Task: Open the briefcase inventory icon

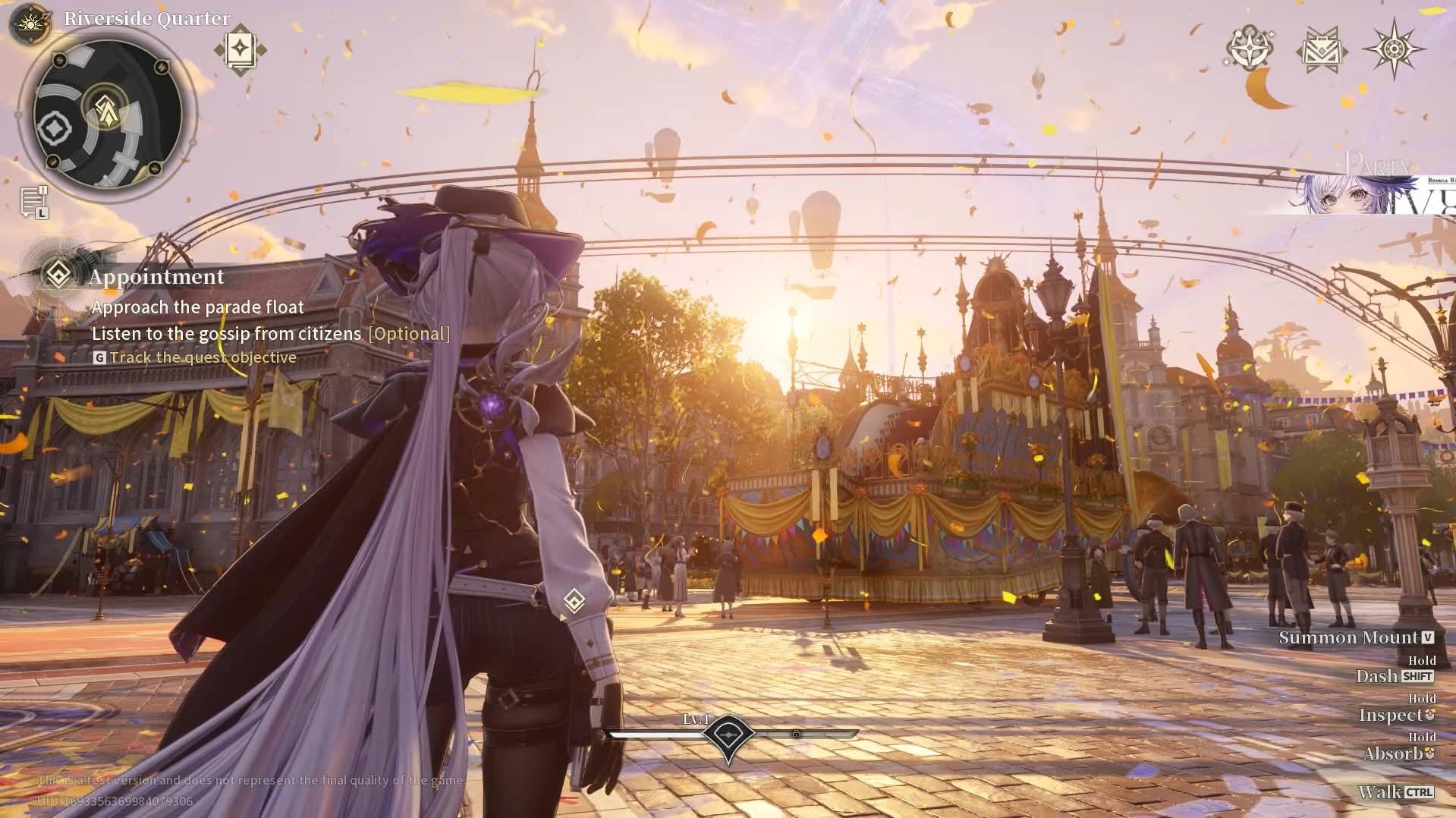Action: (x=1322, y=50)
